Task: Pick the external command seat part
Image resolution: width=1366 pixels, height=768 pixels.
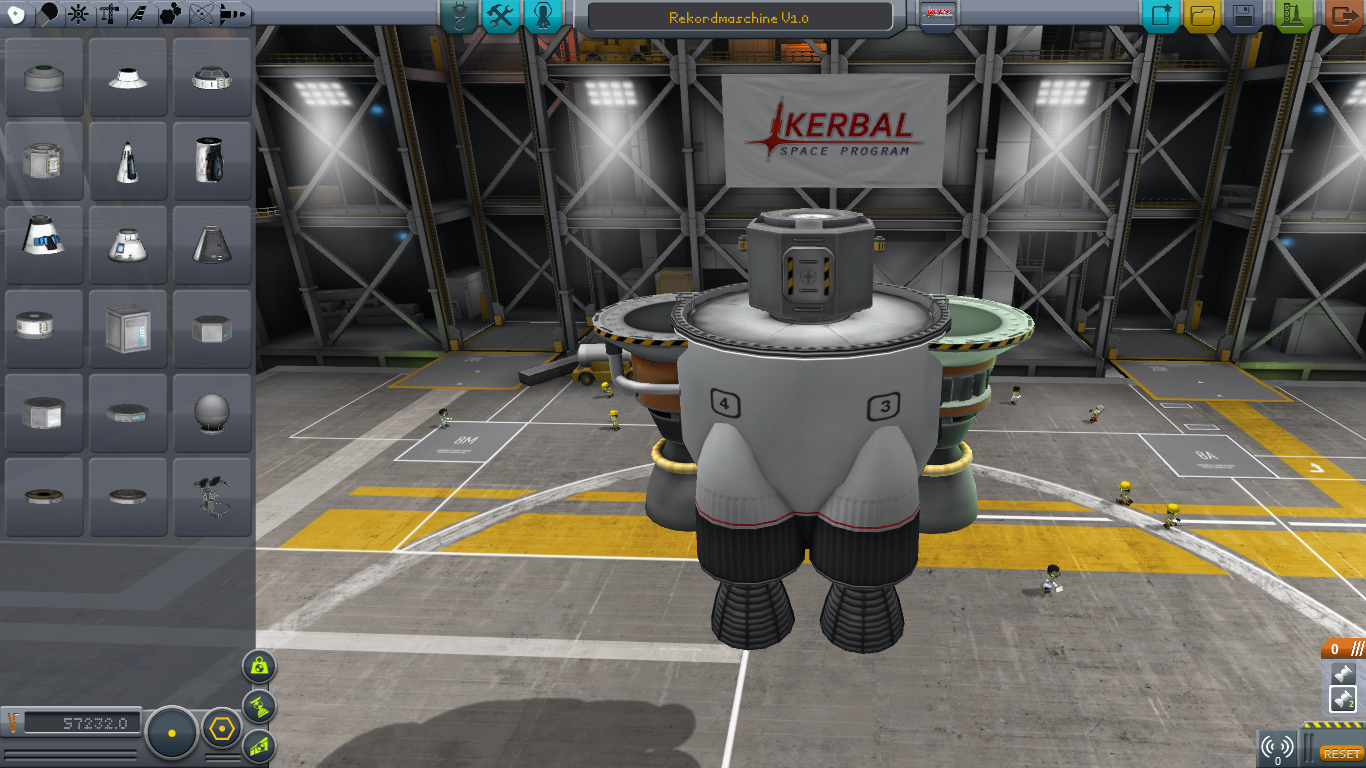Action: point(211,496)
